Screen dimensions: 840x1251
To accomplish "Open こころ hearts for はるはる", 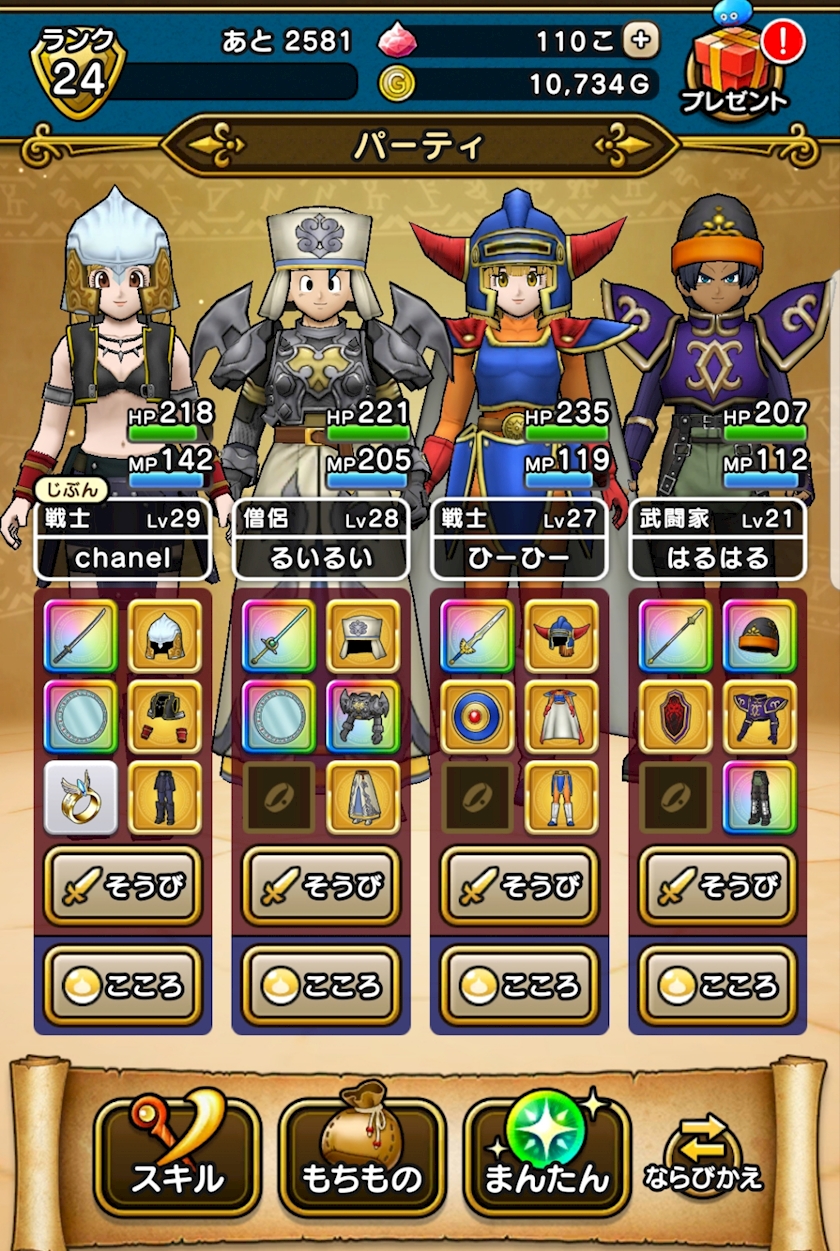I will [x=717, y=985].
